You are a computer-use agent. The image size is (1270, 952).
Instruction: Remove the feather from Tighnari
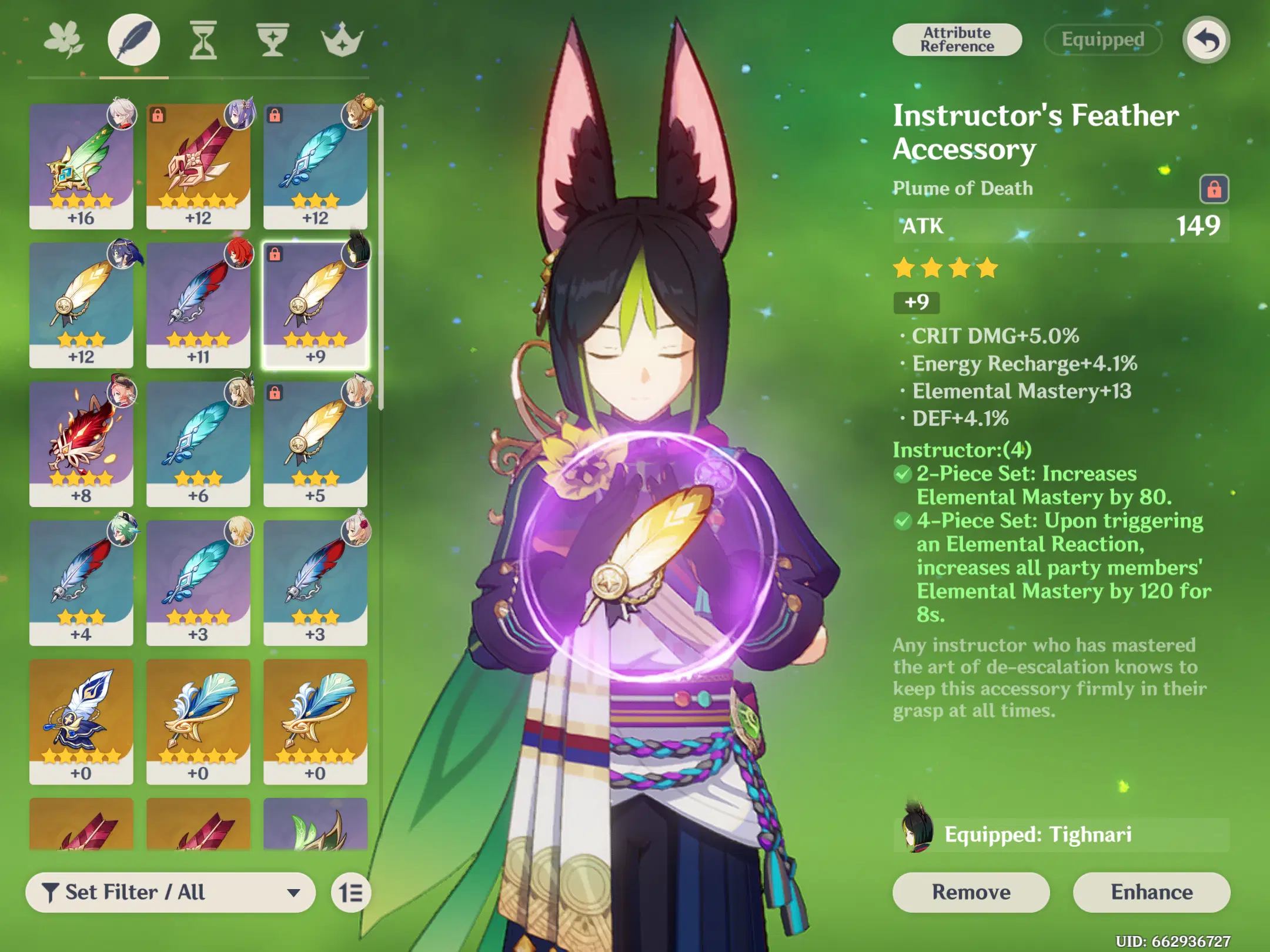coord(971,892)
